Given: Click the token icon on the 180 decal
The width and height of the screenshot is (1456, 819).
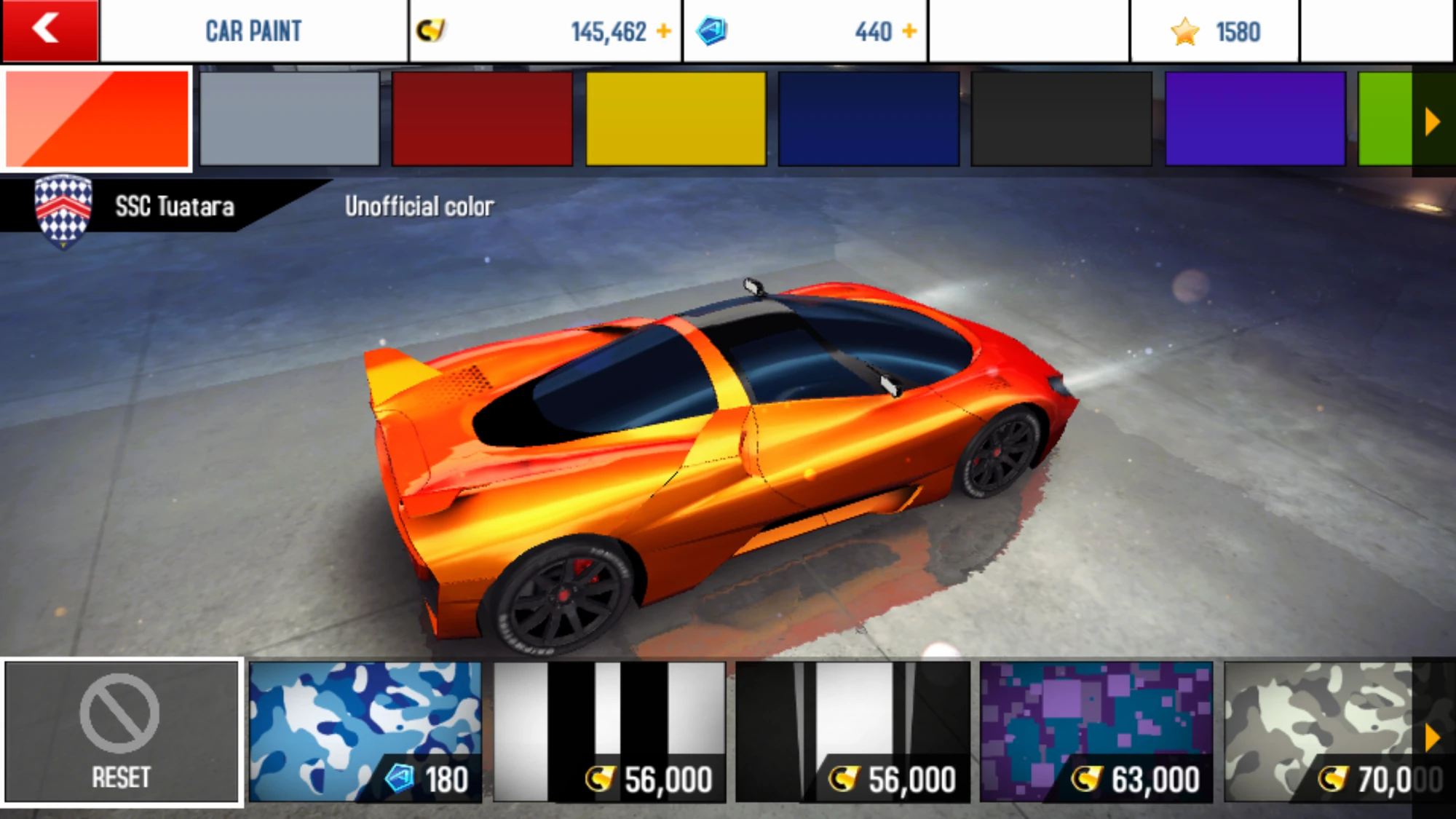Looking at the screenshot, I should [400, 778].
